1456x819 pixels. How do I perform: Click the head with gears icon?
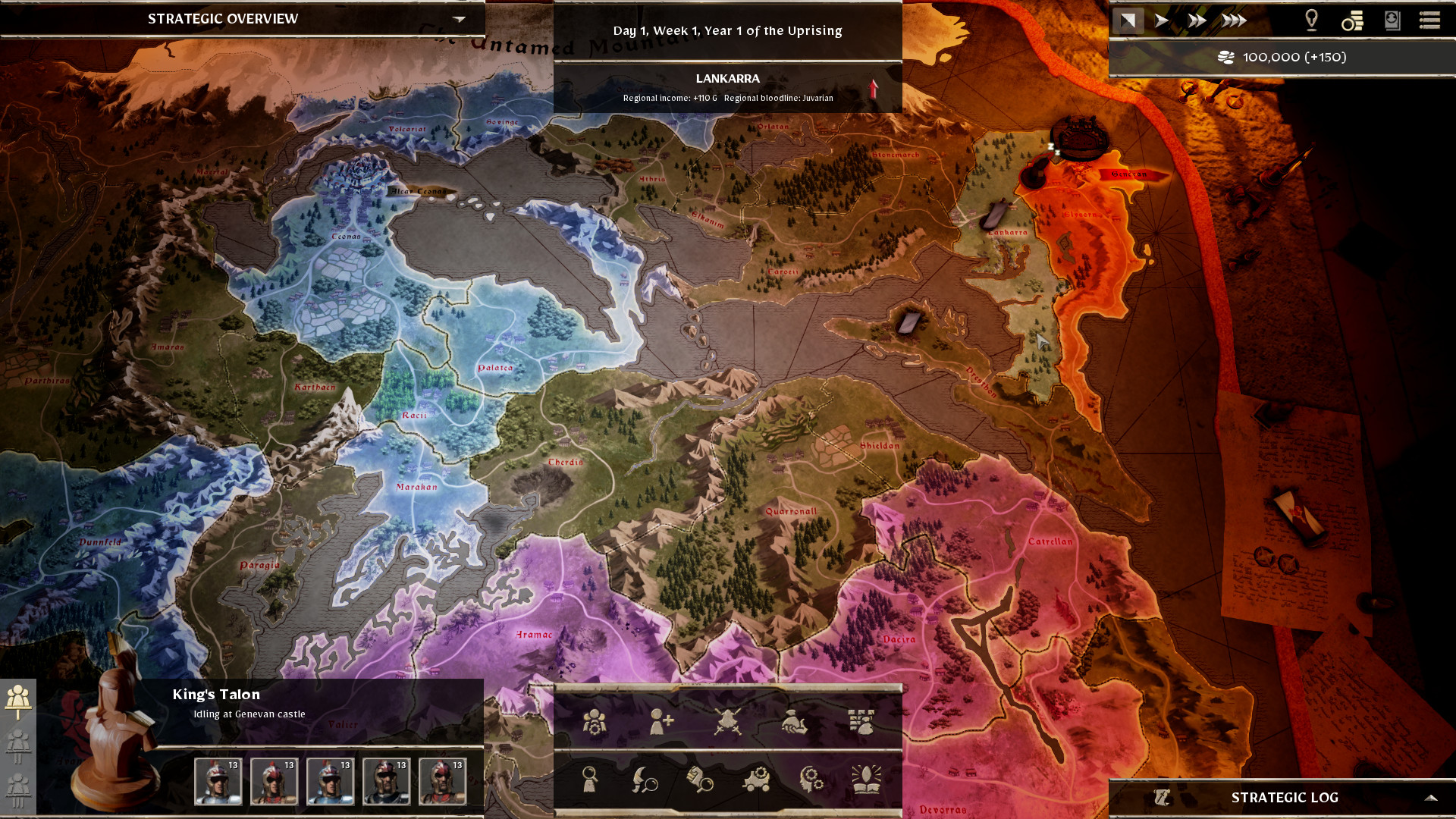pyautogui.click(x=811, y=779)
